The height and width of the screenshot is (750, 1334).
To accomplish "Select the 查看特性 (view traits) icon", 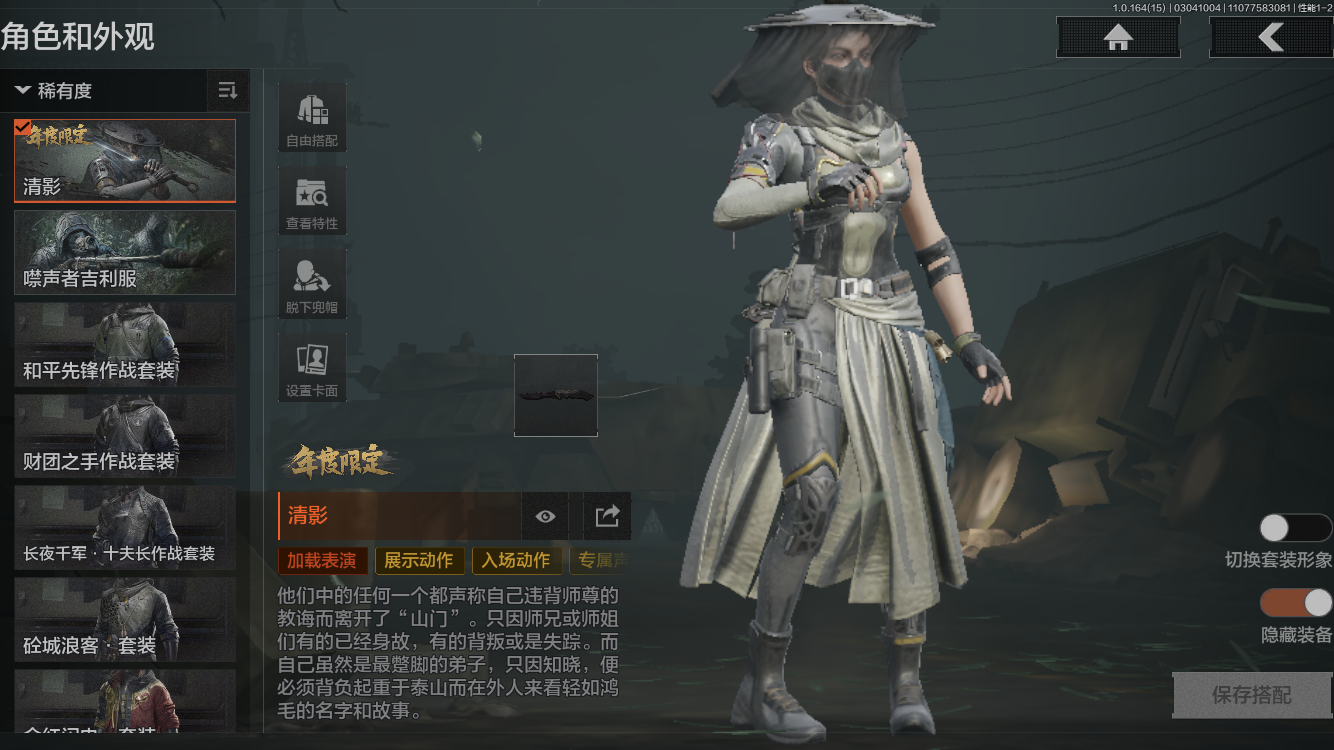I will coord(311,199).
